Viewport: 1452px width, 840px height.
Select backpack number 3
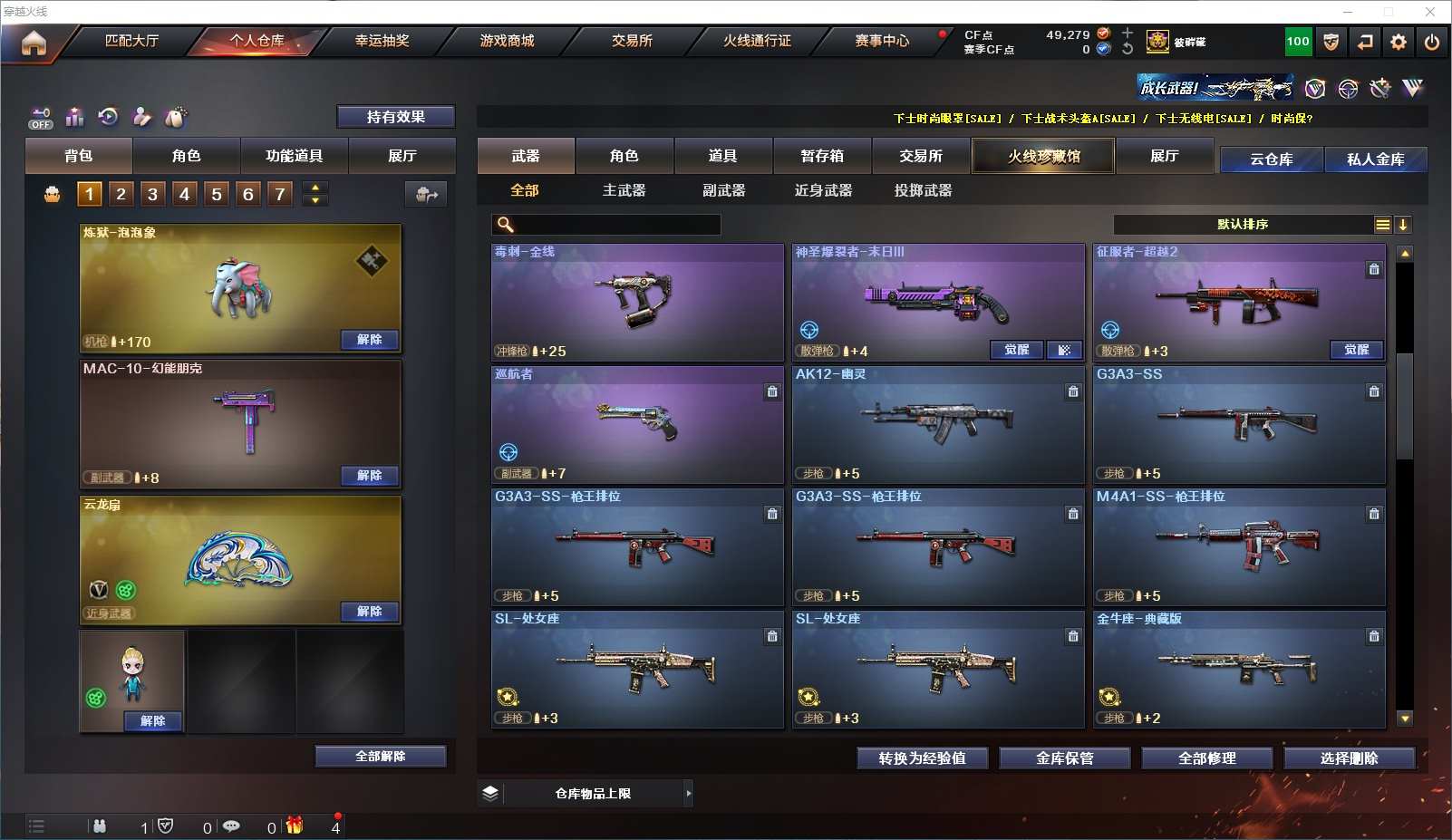click(152, 194)
